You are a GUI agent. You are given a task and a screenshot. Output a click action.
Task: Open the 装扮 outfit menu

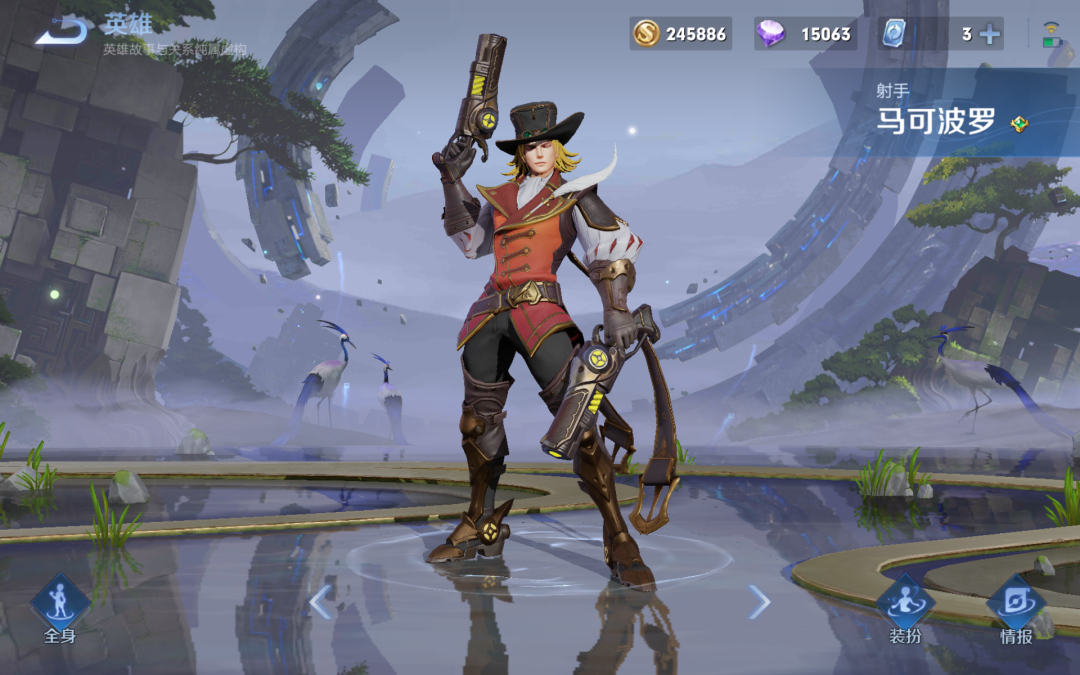(x=905, y=608)
